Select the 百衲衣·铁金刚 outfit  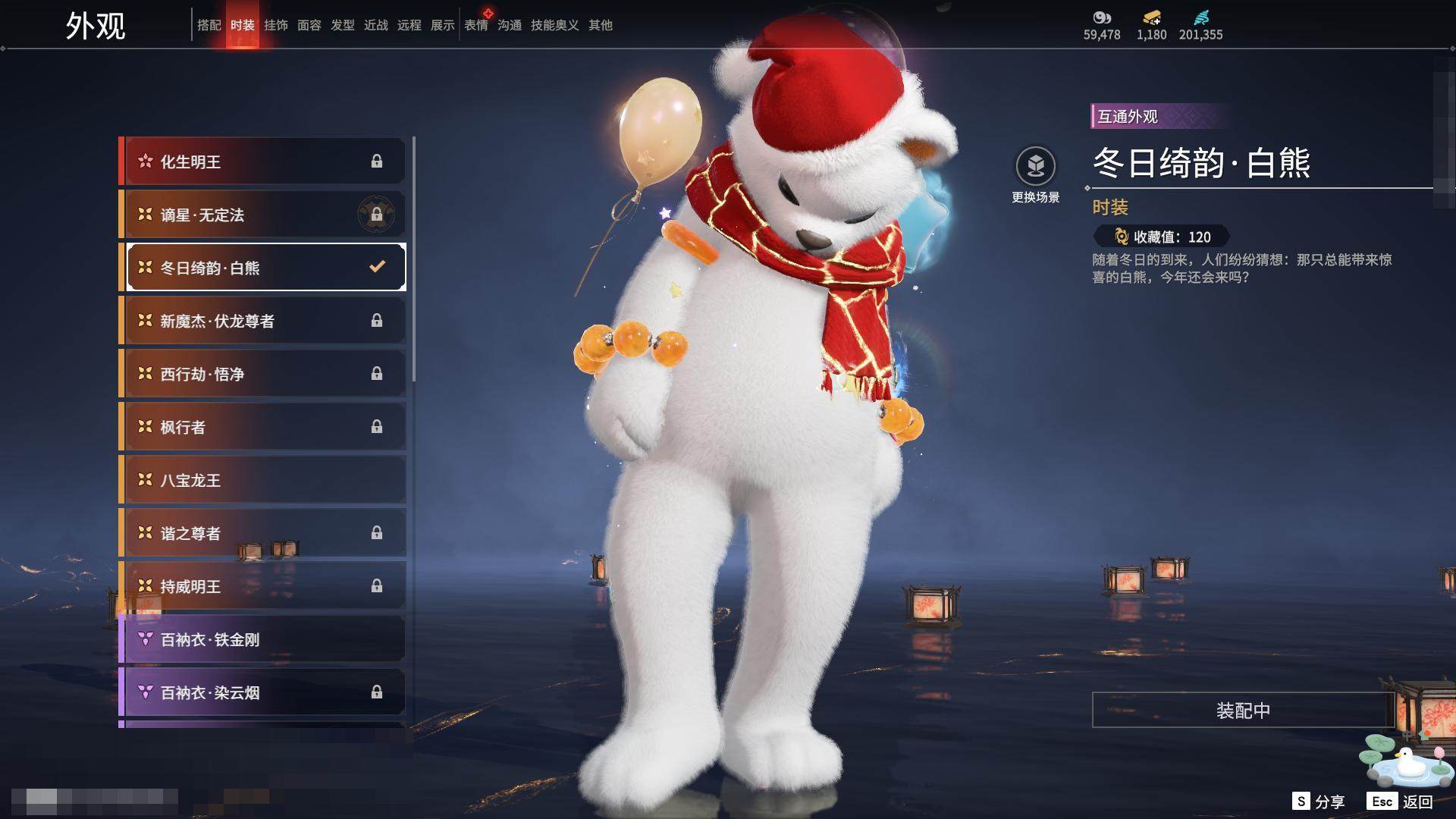click(264, 639)
